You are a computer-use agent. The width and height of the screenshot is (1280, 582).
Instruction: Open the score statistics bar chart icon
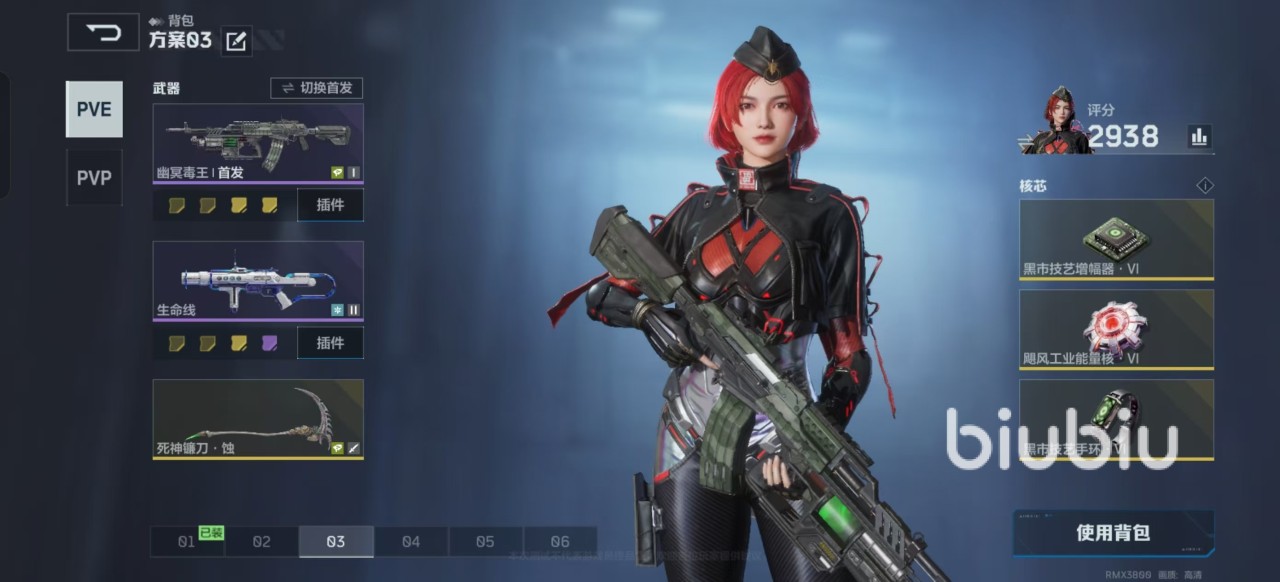click(1199, 137)
